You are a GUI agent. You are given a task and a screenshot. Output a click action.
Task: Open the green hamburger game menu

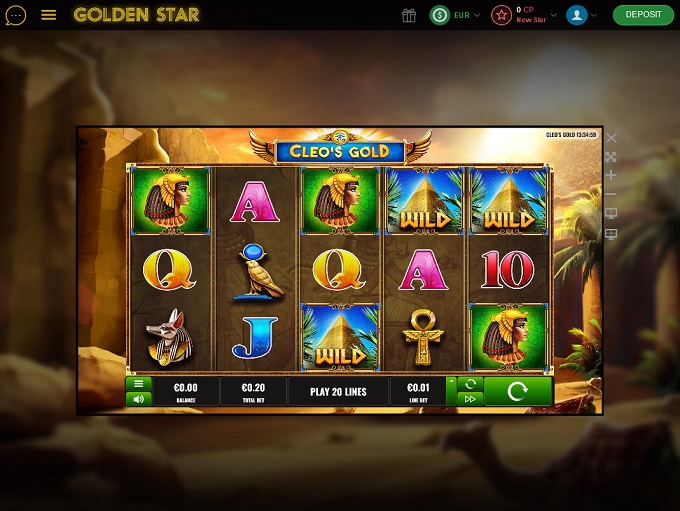click(139, 383)
